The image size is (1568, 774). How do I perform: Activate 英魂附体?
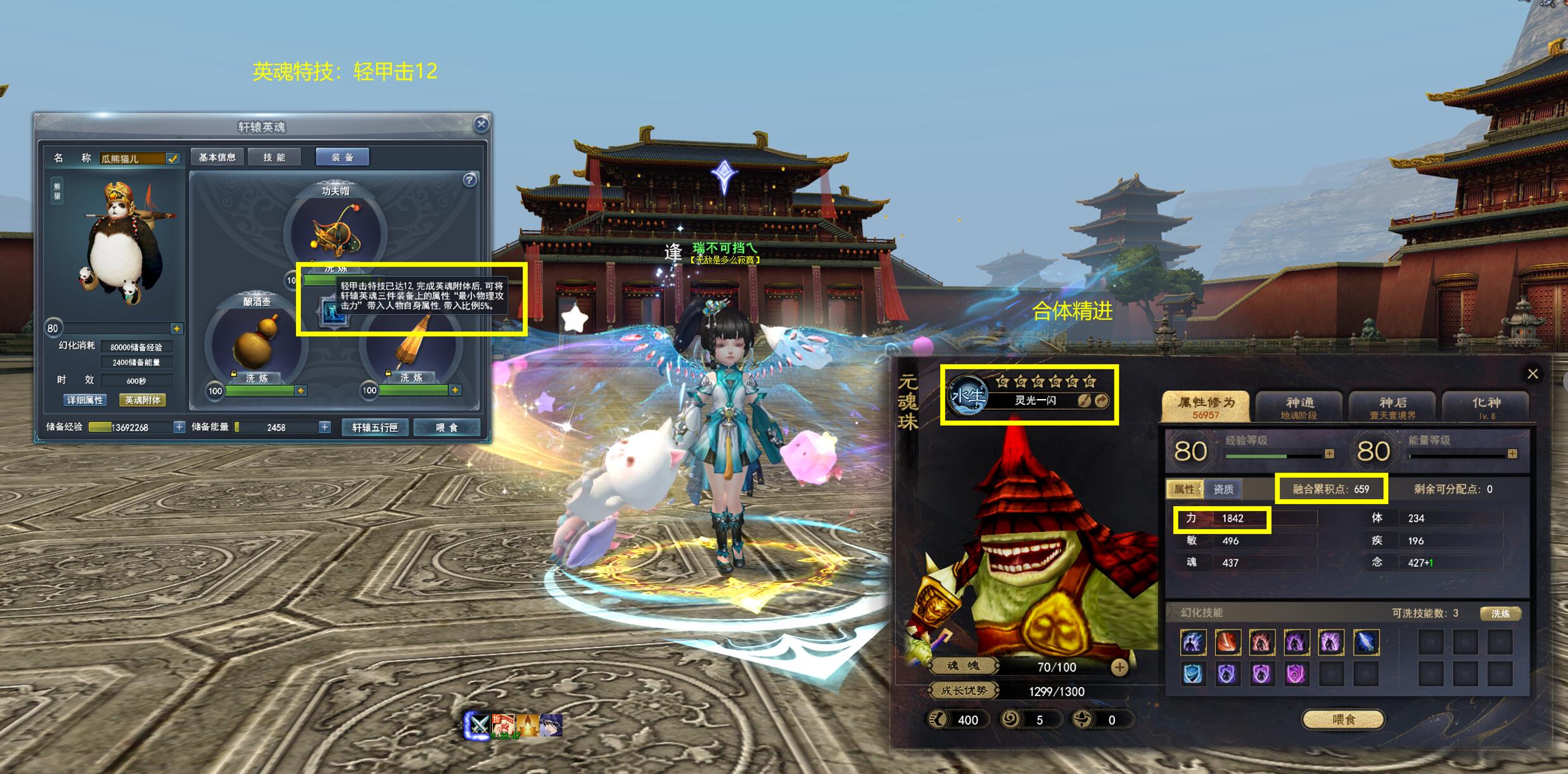point(143,400)
